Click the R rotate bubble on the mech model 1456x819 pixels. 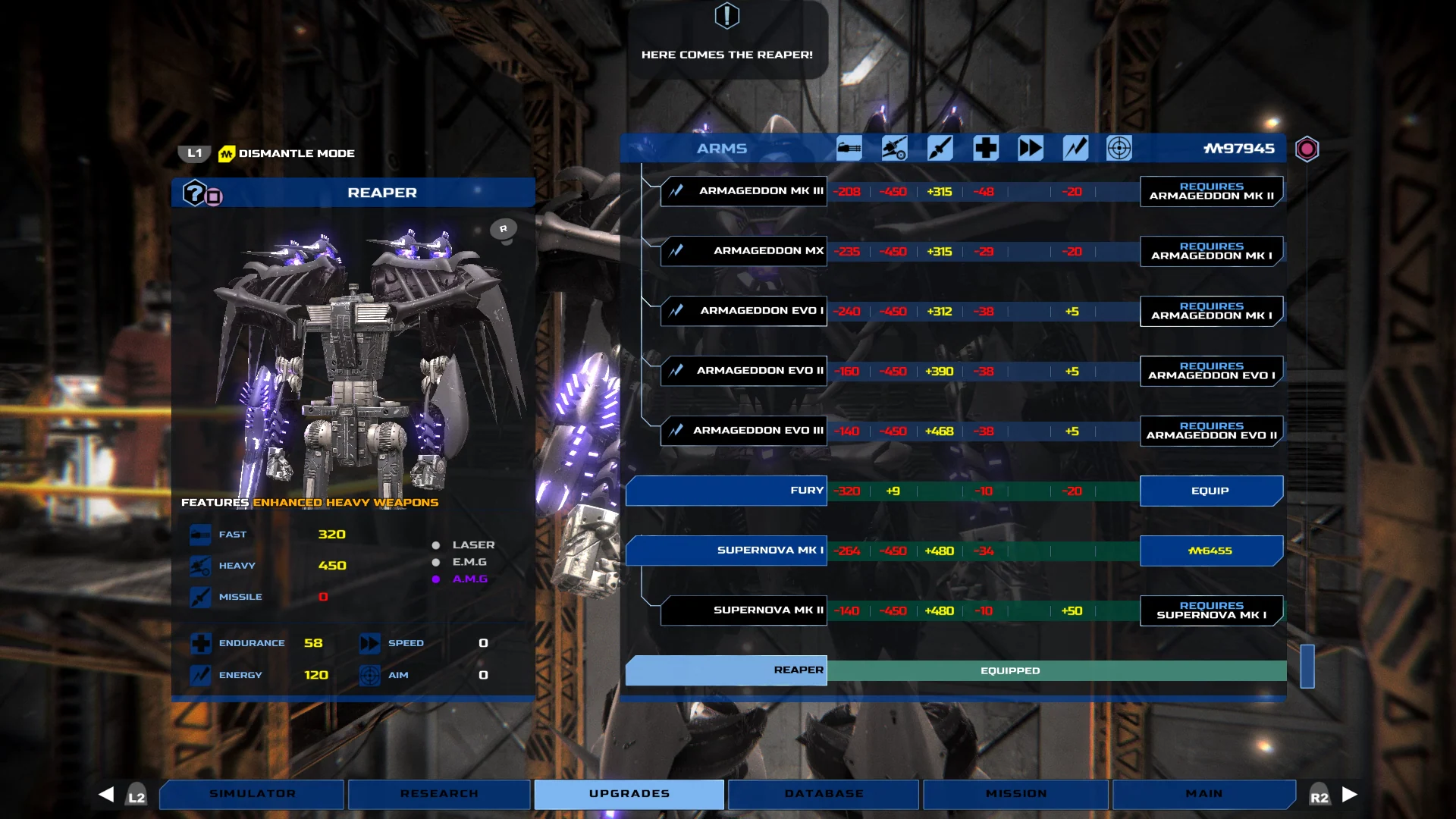point(502,227)
